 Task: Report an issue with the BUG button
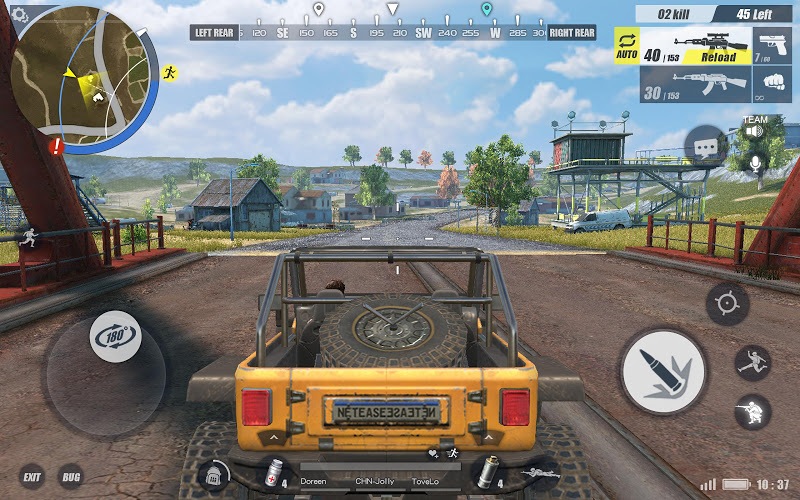(x=71, y=477)
